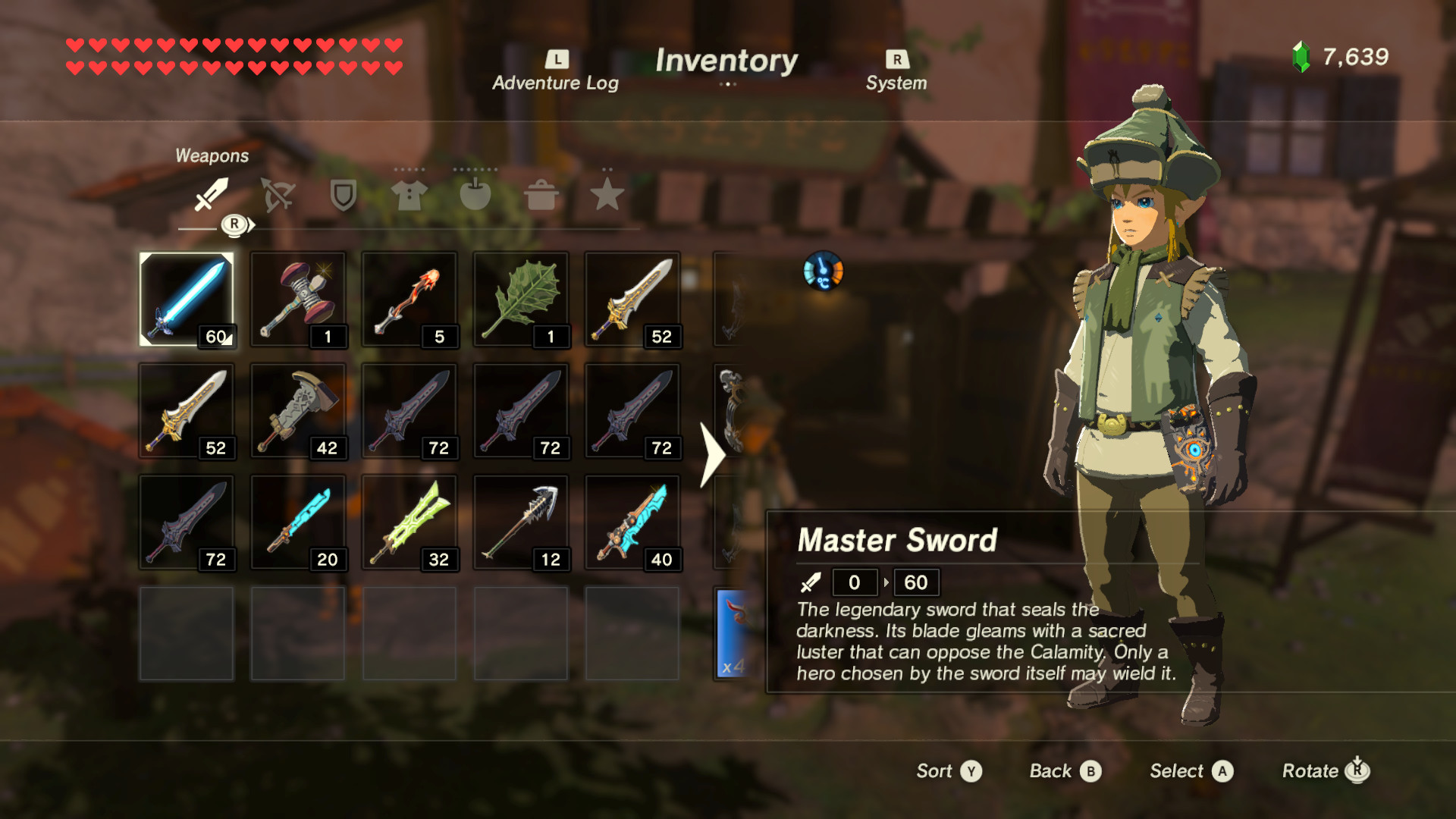Select the glowing green two-handed sword
1456x819 pixels.
click(x=409, y=523)
